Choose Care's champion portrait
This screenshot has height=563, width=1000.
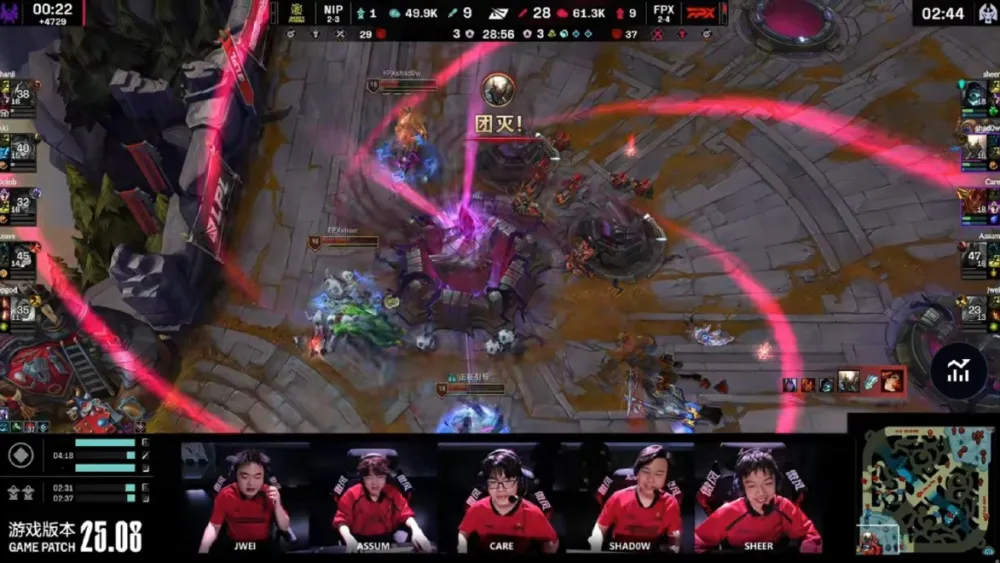point(974,205)
